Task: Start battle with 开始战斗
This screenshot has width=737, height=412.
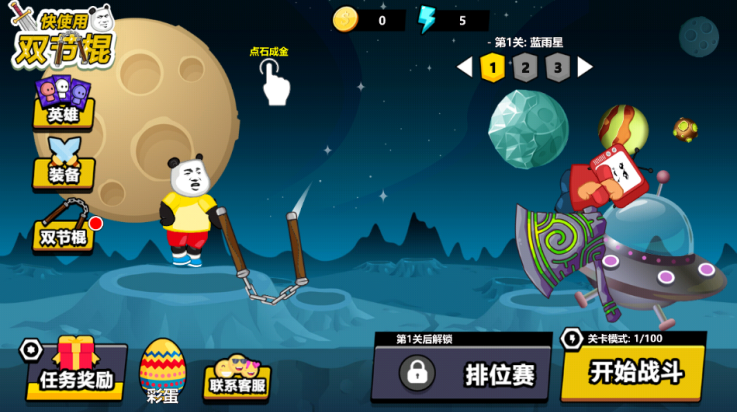Action: (634, 372)
